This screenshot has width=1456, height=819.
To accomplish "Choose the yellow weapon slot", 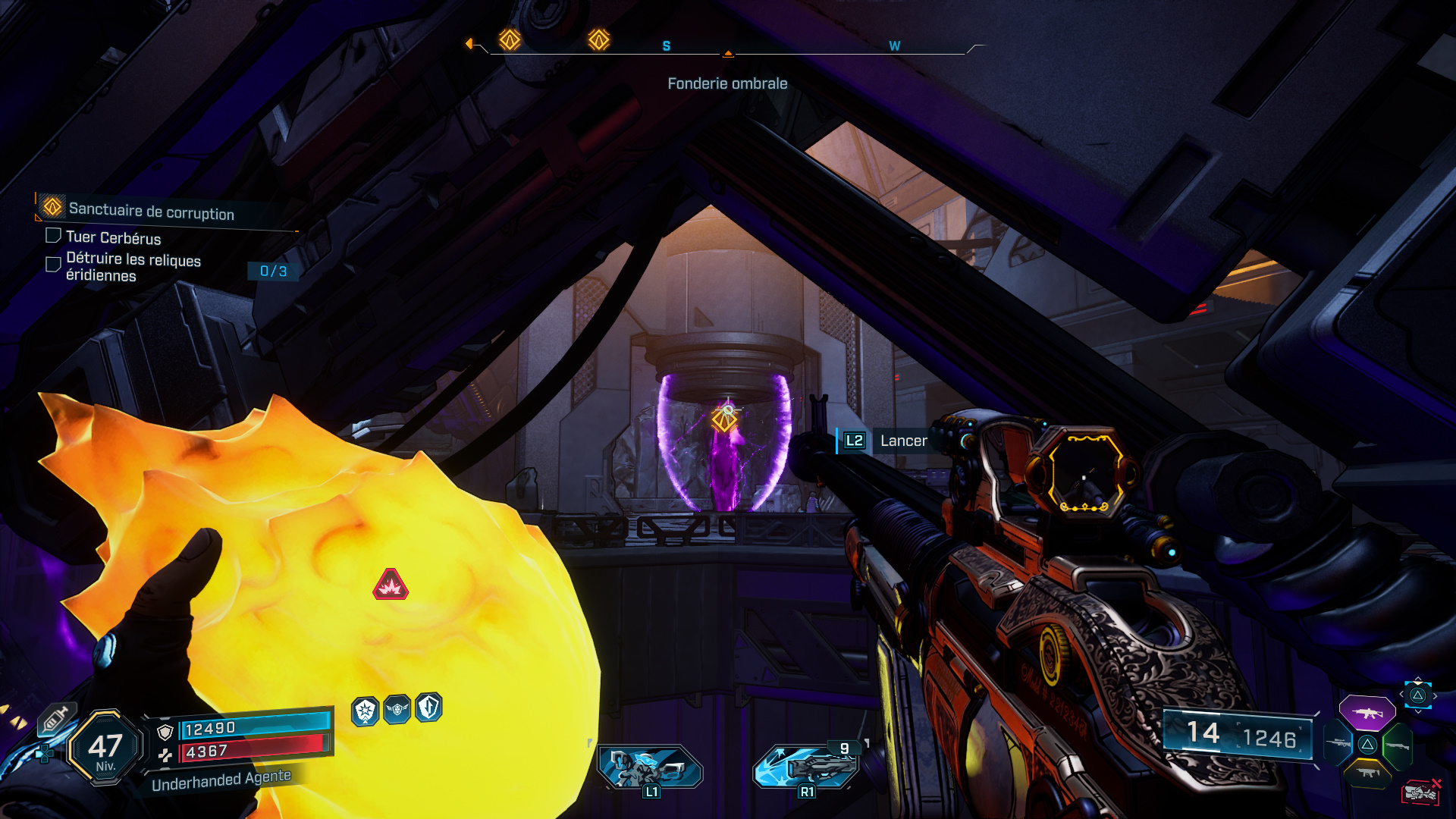I will [x=1367, y=773].
